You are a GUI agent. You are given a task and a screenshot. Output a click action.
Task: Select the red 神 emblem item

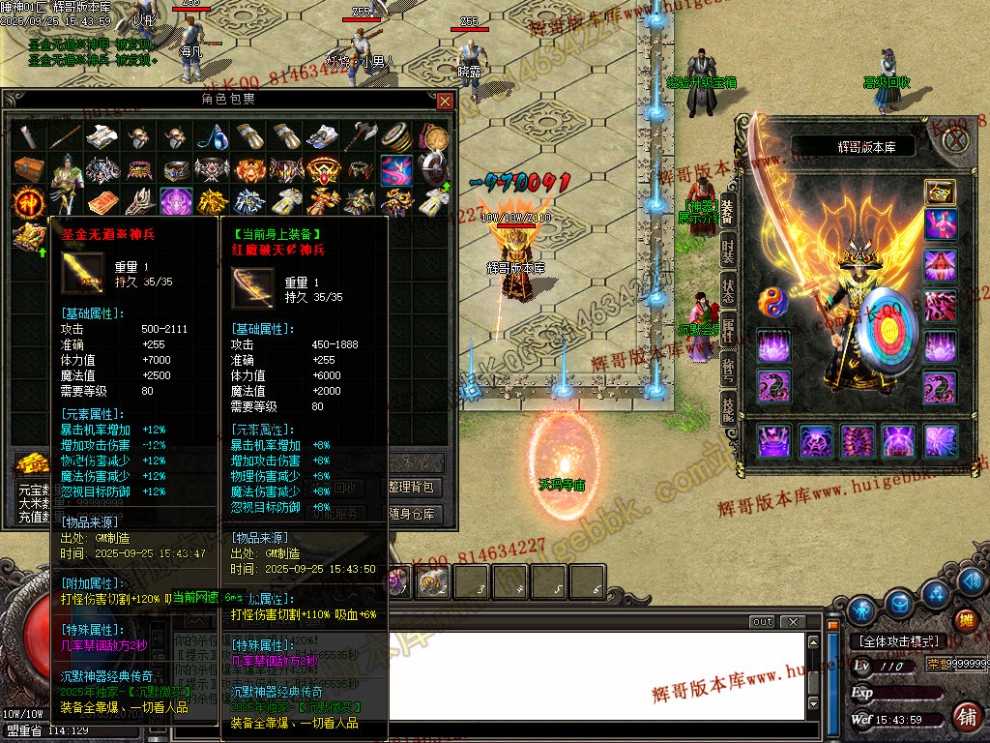pyautogui.click(x=27, y=203)
